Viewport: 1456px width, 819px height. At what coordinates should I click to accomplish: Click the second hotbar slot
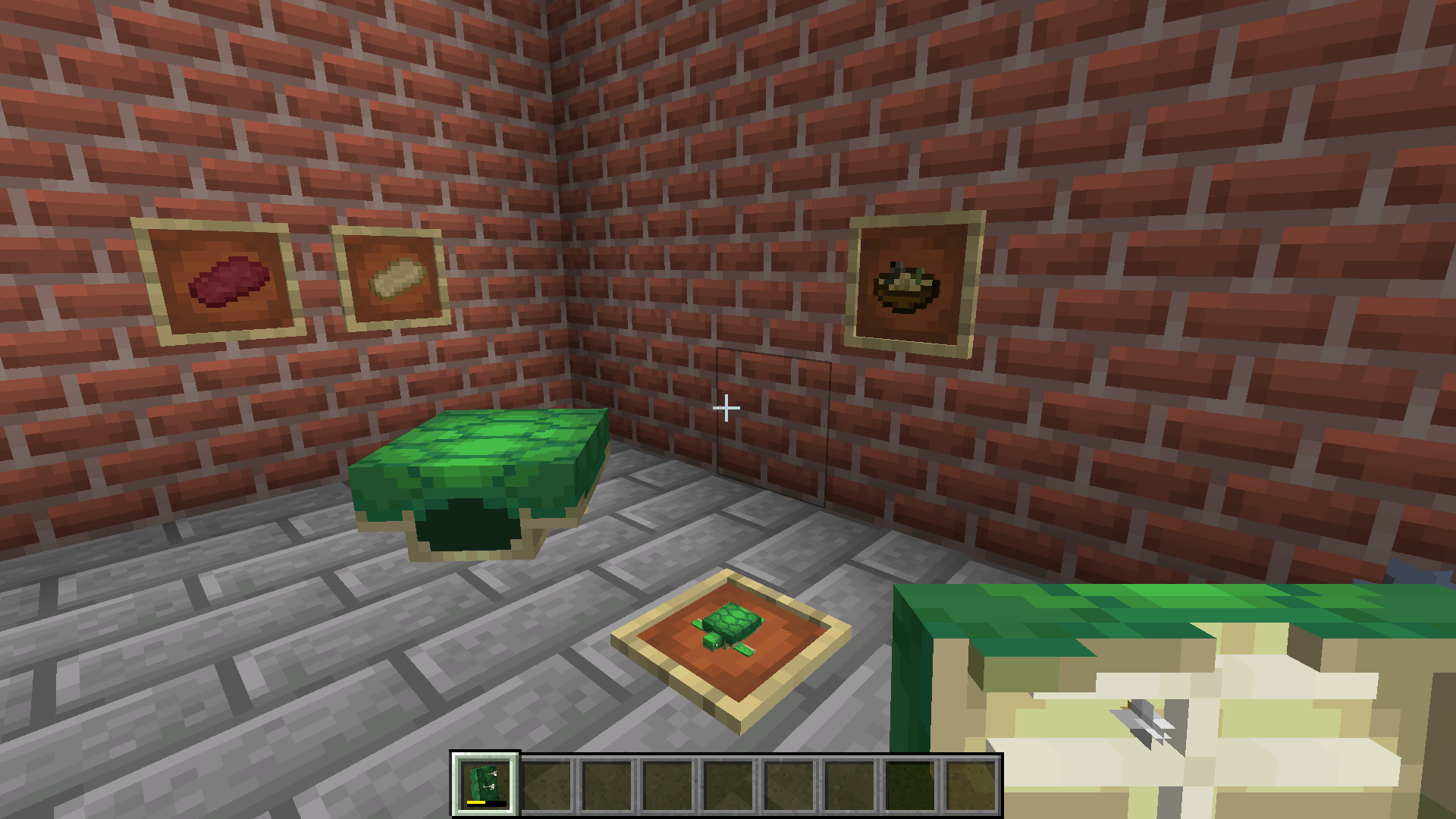coord(546,781)
